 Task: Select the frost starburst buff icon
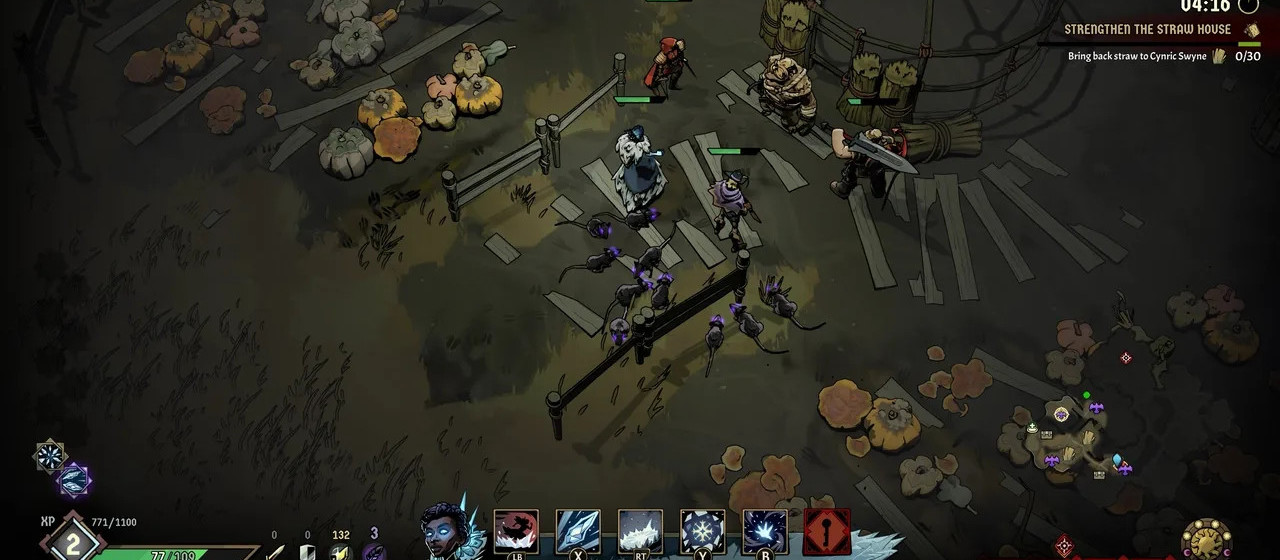[50, 456]
